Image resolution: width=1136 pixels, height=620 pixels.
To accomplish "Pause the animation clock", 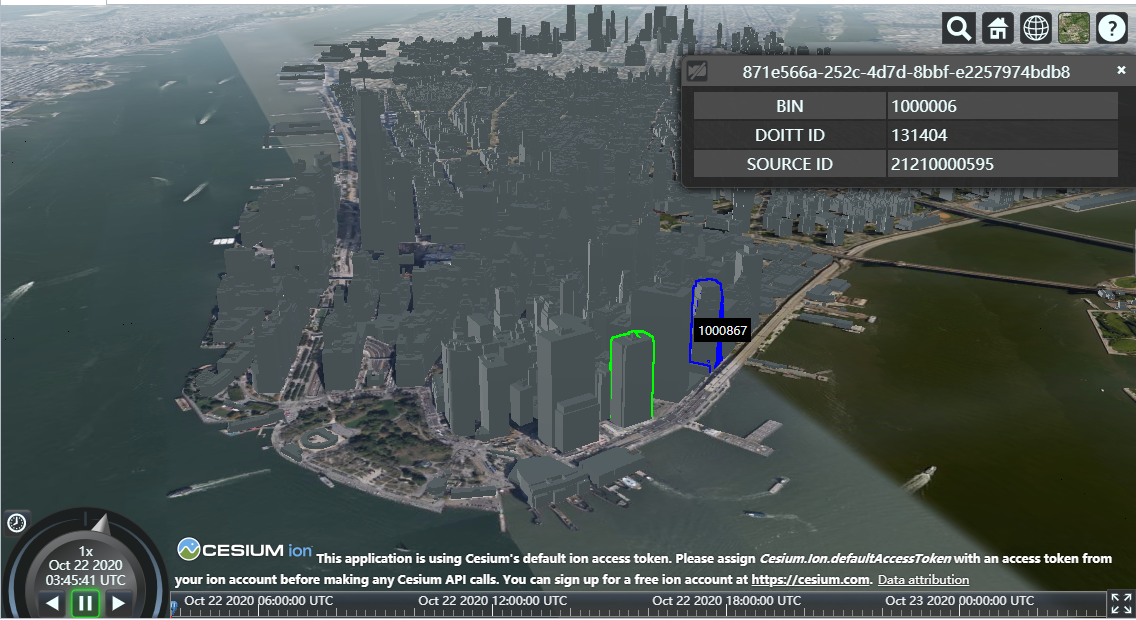I will [x=86, y=603].
